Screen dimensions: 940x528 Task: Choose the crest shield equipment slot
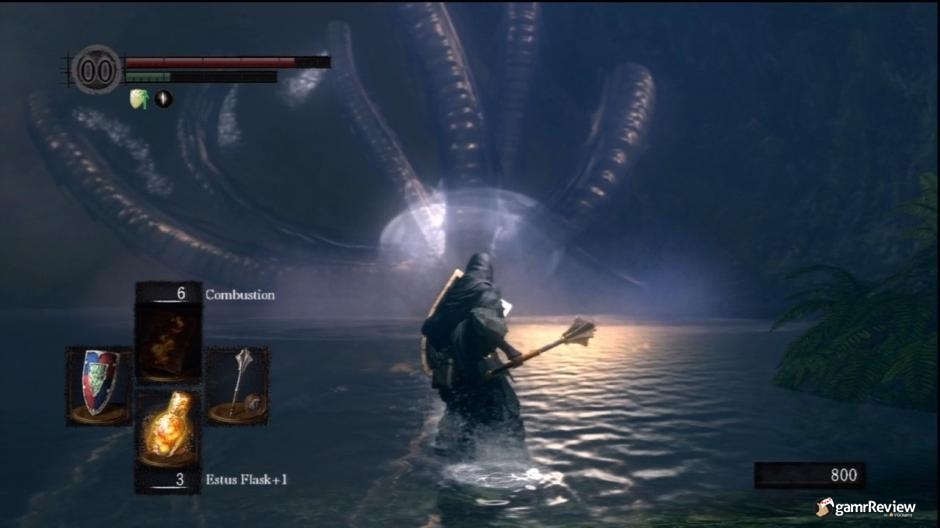99,385
